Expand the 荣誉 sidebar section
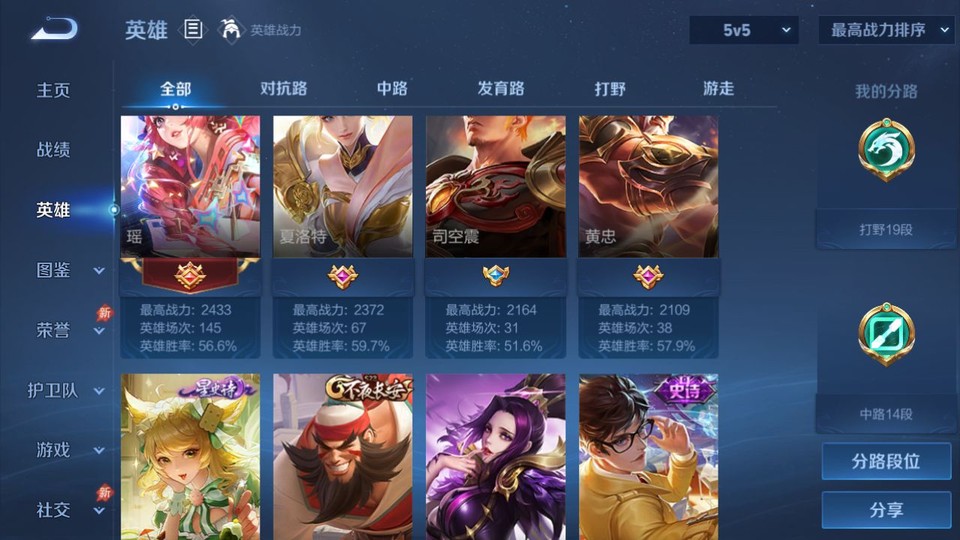Viewport: 960px width, 540px height. [68, 330]
